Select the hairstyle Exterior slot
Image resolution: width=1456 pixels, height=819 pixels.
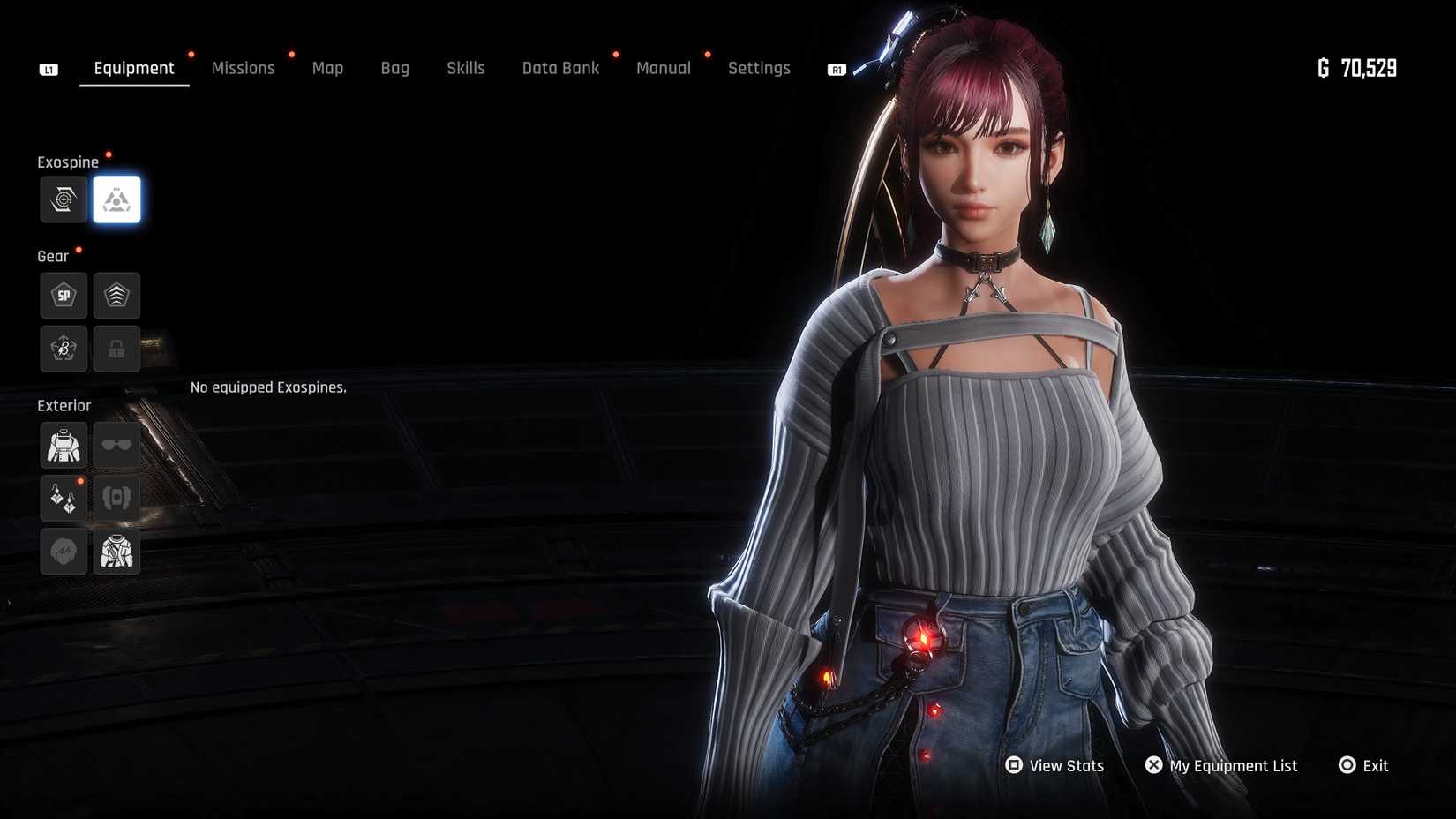pos(64,552)
